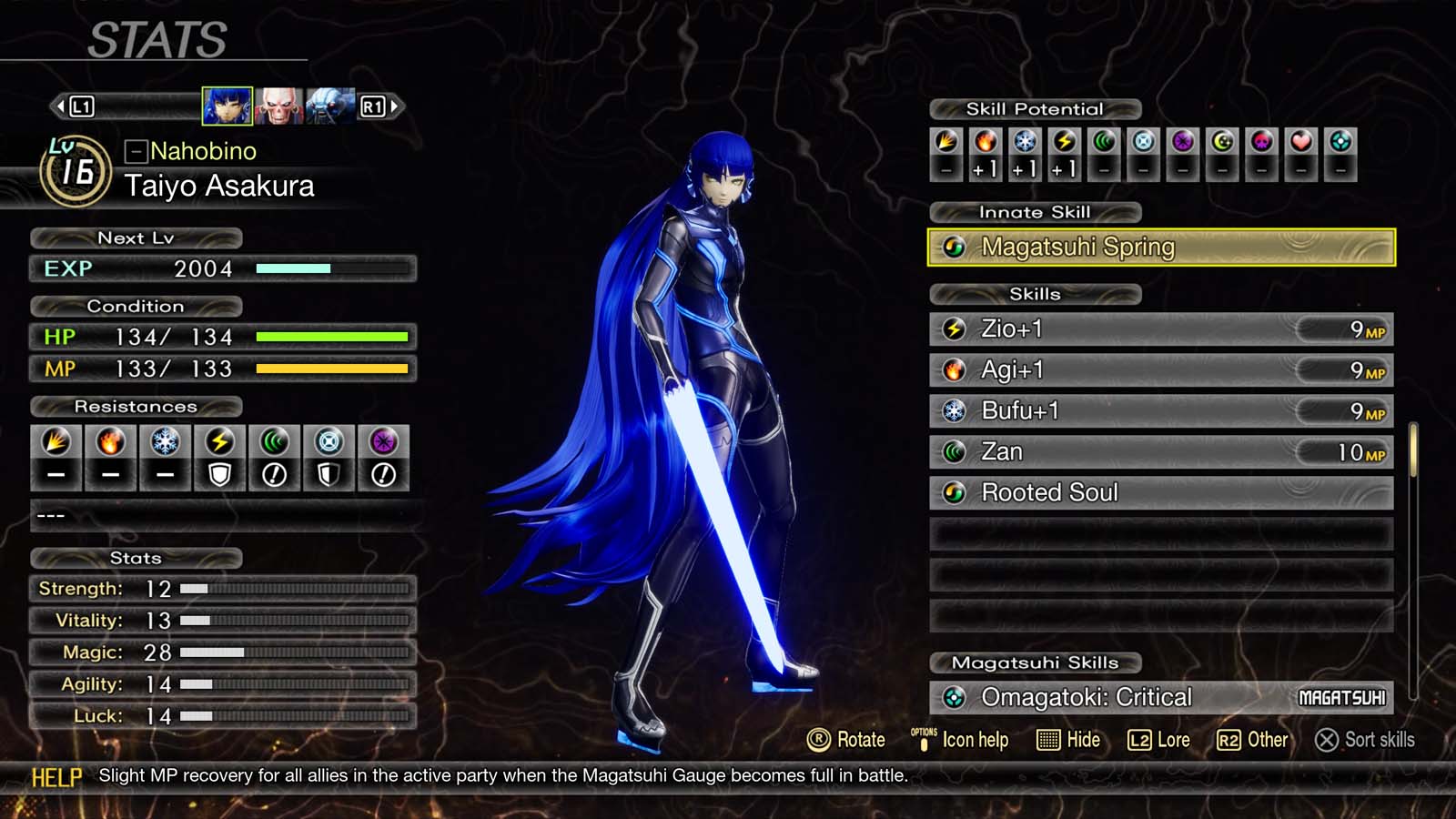The width and height of the screenshot is (1456, 819).
Task: Click the Physical skill potential icon
Action: point(944,141)
